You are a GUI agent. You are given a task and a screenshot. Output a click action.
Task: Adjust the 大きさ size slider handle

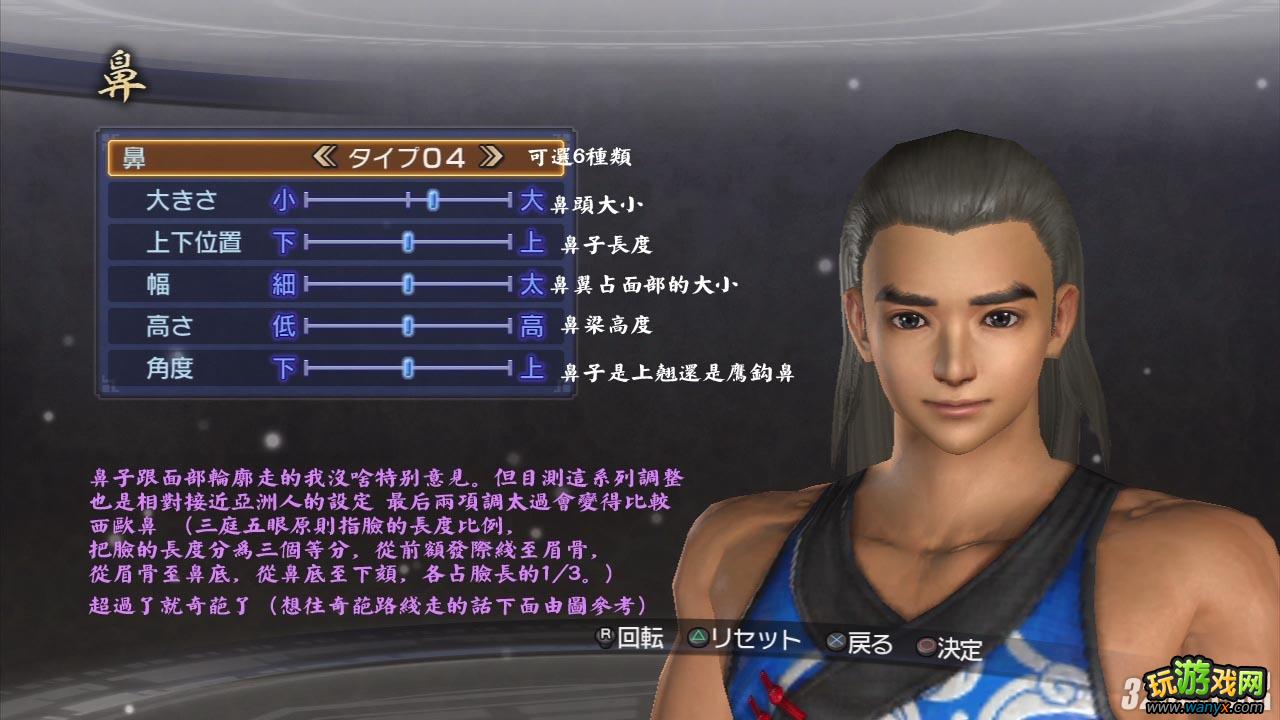coord(432,199)
